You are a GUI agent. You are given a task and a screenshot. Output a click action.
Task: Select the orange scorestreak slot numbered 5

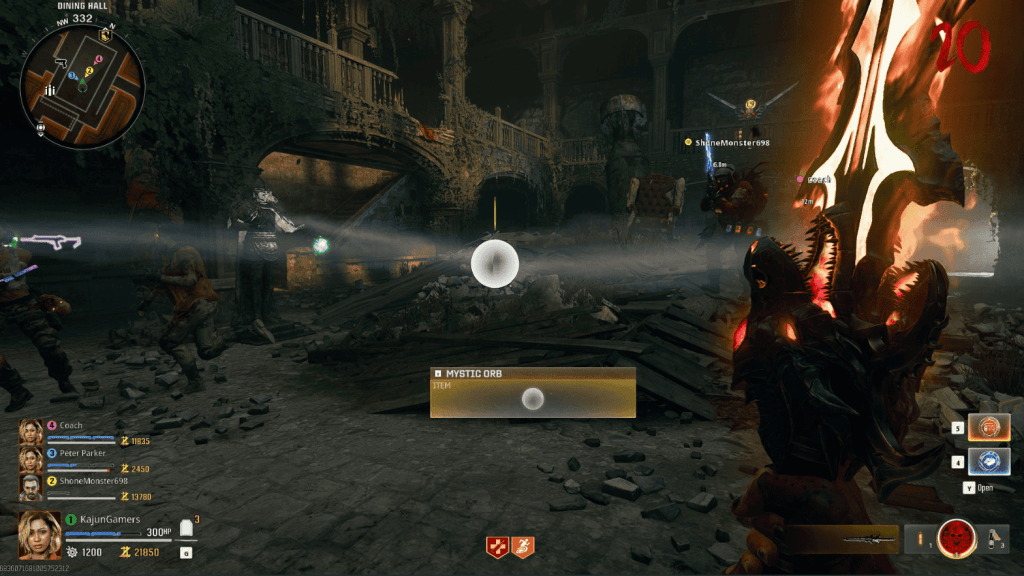point(989,428)
